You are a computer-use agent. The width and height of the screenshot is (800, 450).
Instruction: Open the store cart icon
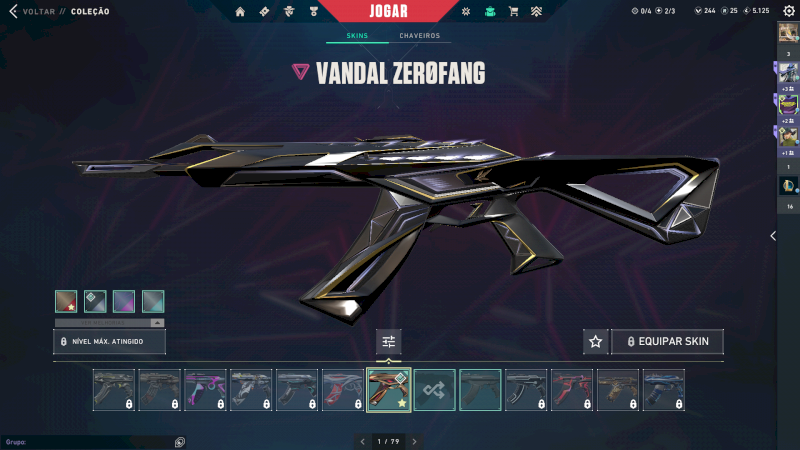[513, 12]
